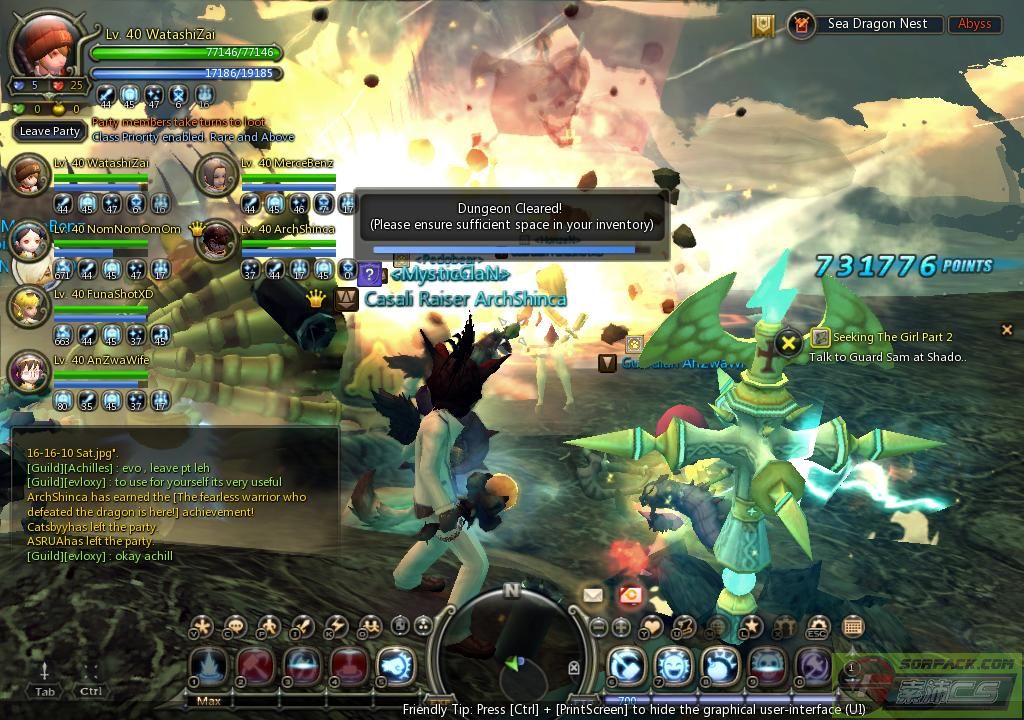
Task: Open the heart icon in the menu row
Action: tap(652, 627)
